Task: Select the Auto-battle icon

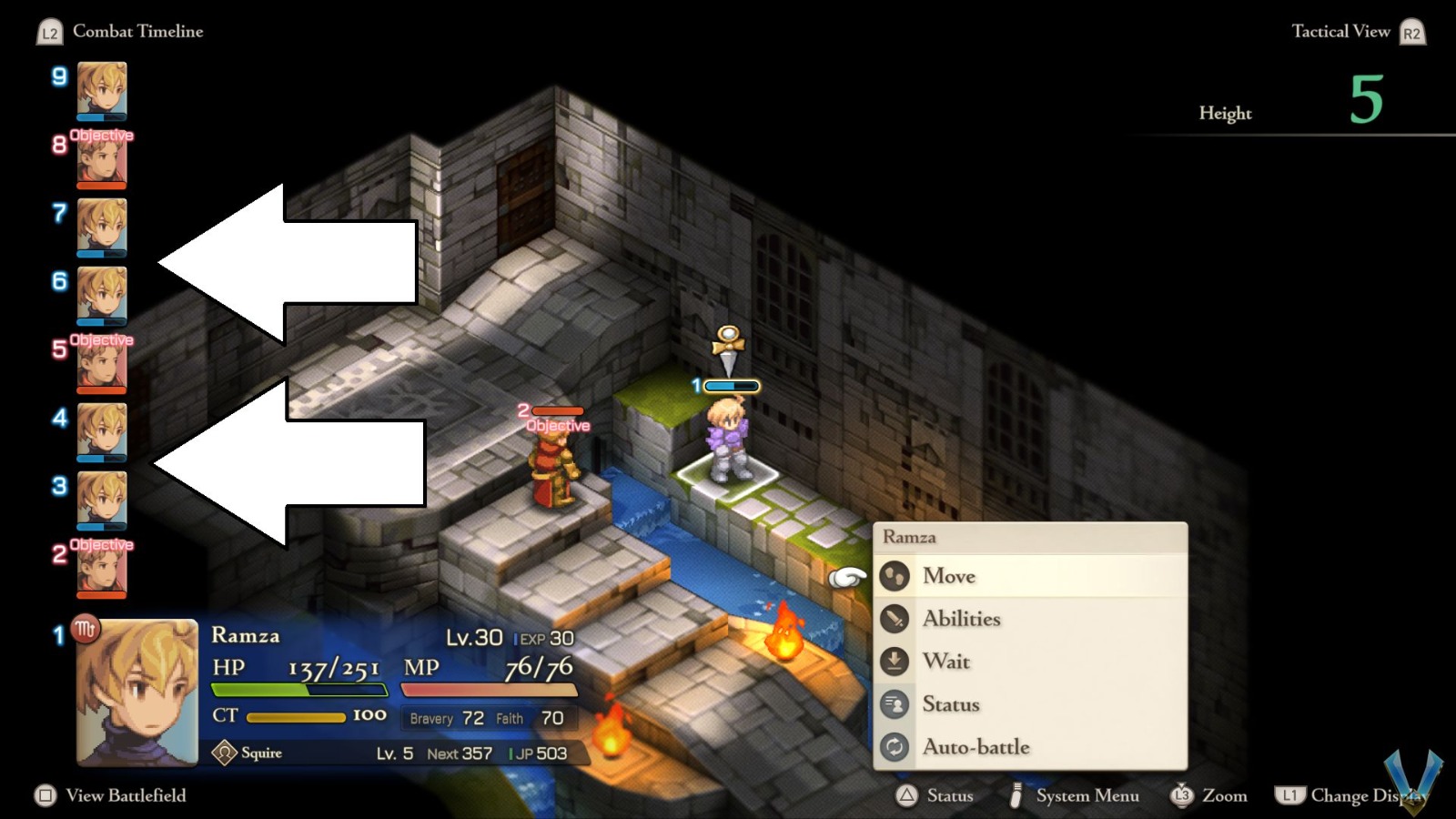Action: tap(895, 747)
